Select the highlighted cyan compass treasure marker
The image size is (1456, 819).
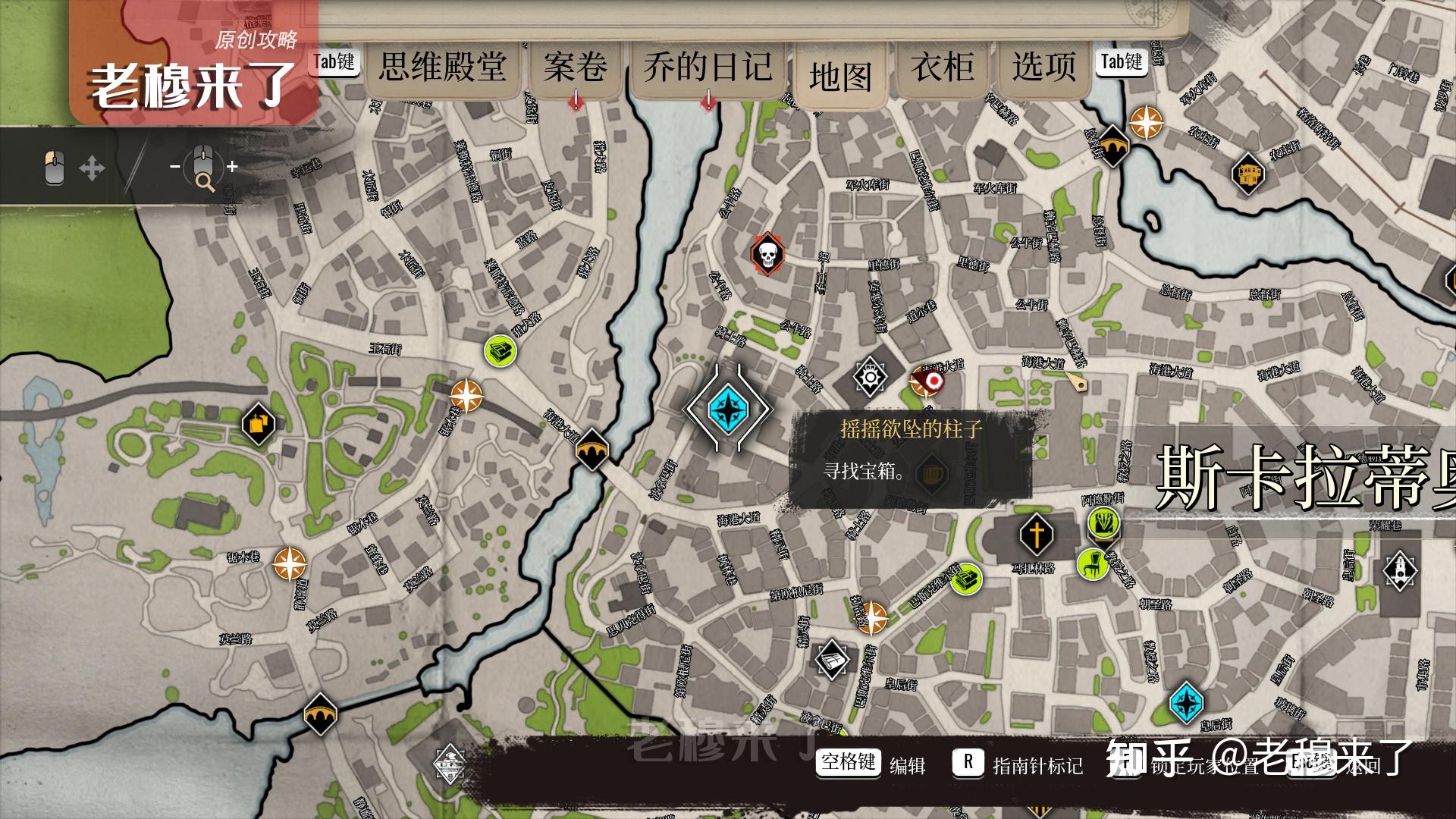(x=727, y=409)
